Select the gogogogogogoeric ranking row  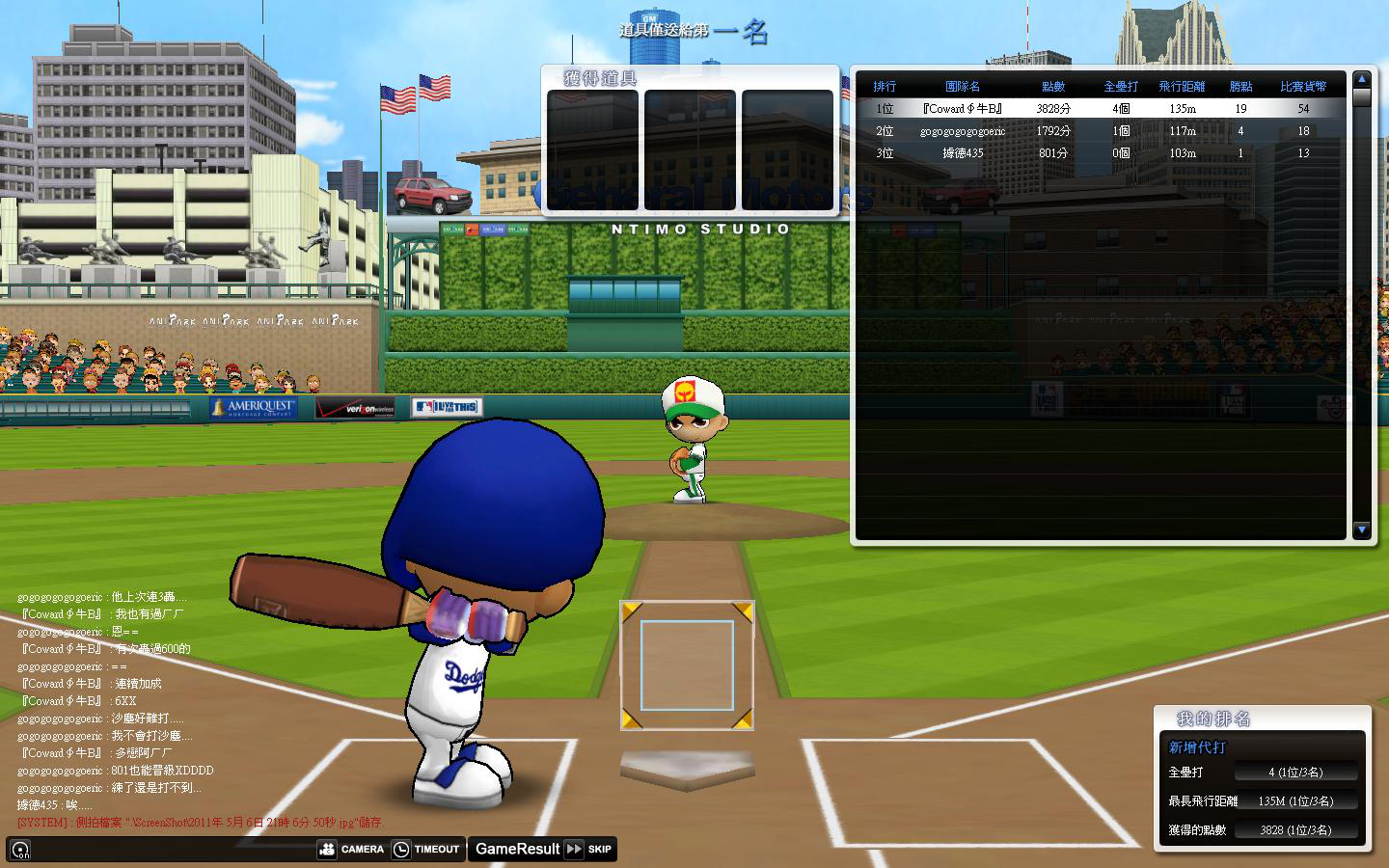click(x=1100, y=131)
